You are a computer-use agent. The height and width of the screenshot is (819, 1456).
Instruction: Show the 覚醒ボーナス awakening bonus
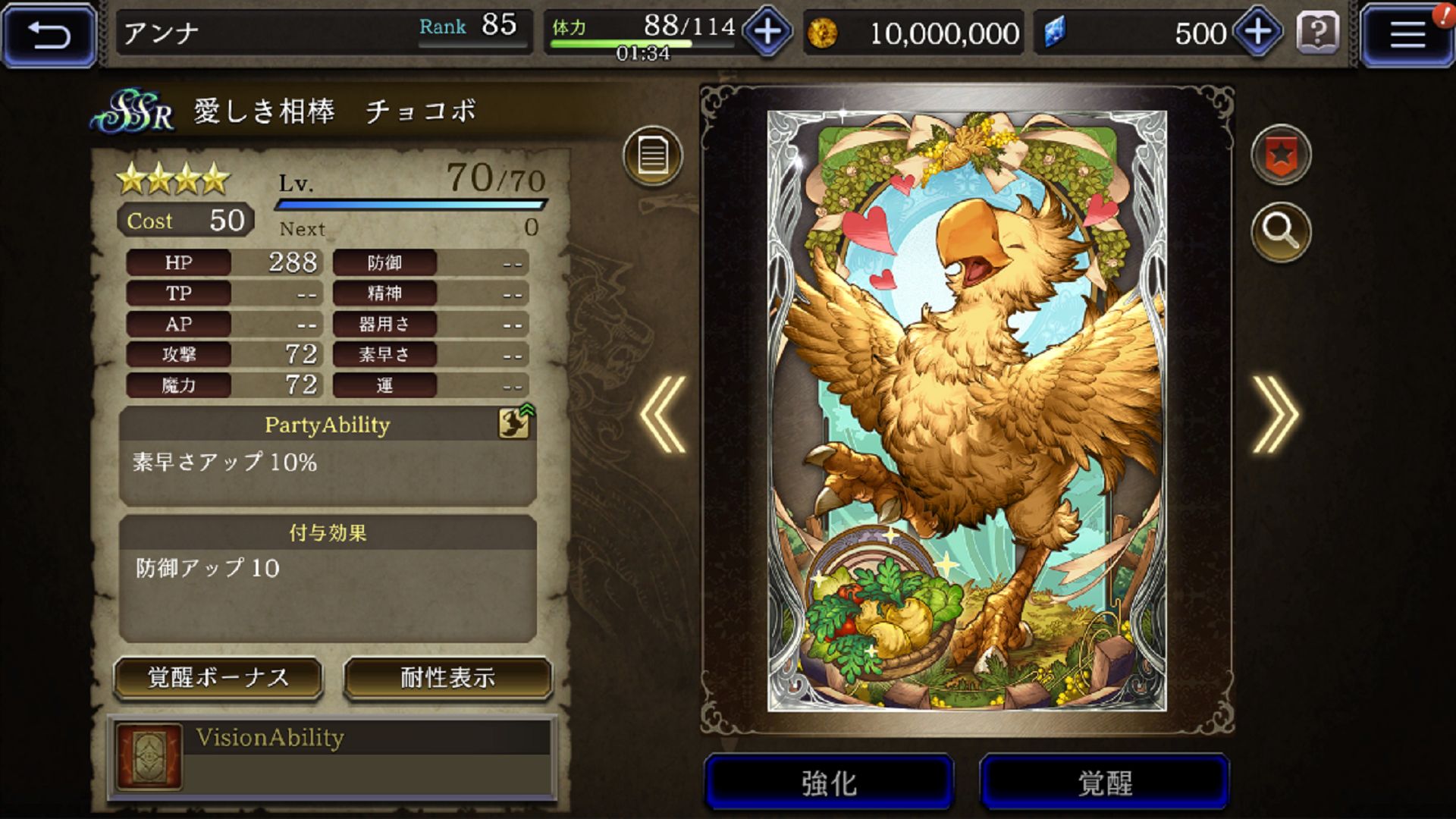218,678
